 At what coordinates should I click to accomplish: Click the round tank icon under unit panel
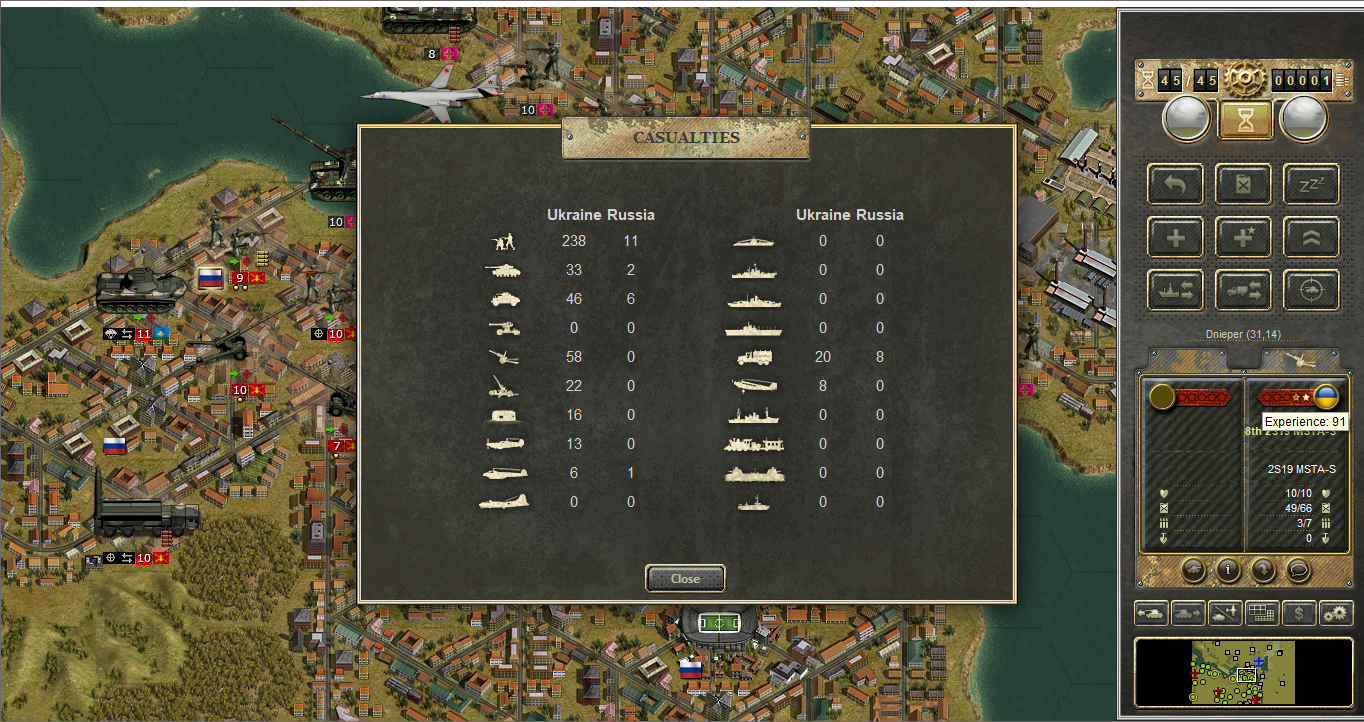[x=1193, y=570]
